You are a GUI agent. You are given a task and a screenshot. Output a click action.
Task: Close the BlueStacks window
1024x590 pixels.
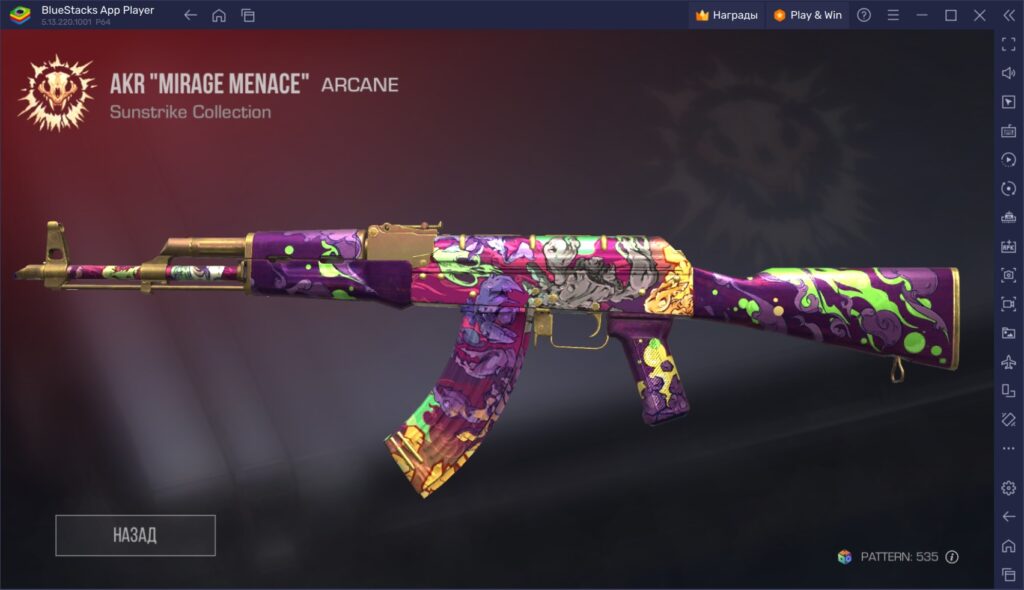(979, 15)
